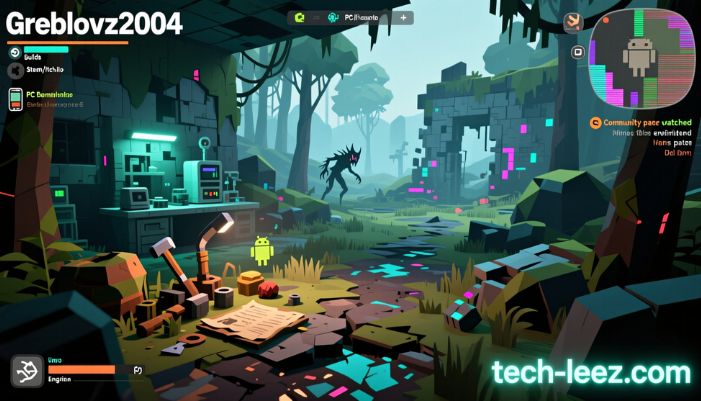
Task: Click the small square button beside the minimap
Action: (577, 52)
